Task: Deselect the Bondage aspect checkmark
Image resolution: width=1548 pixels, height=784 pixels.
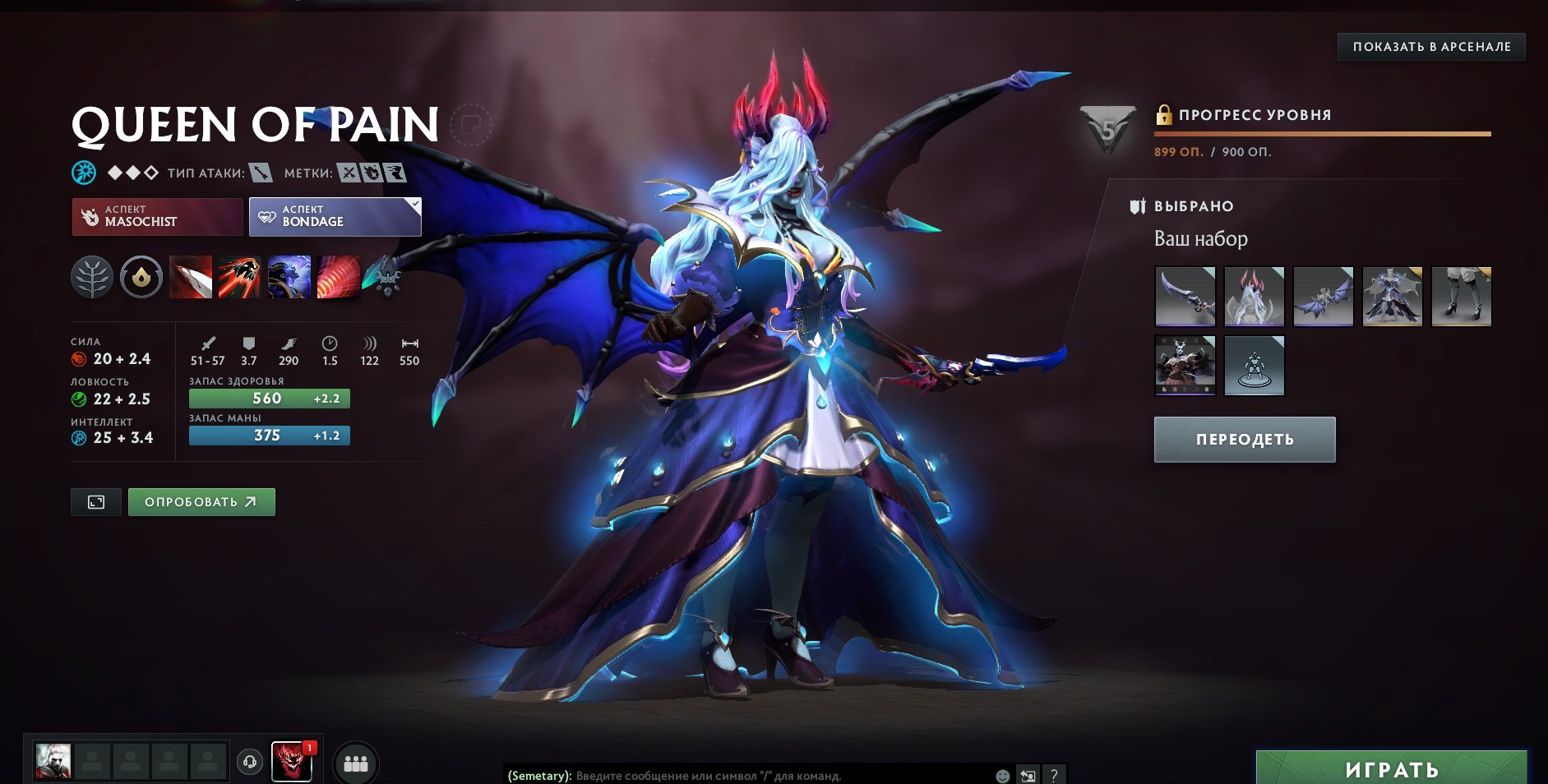Action: click(x=416, y=202)
